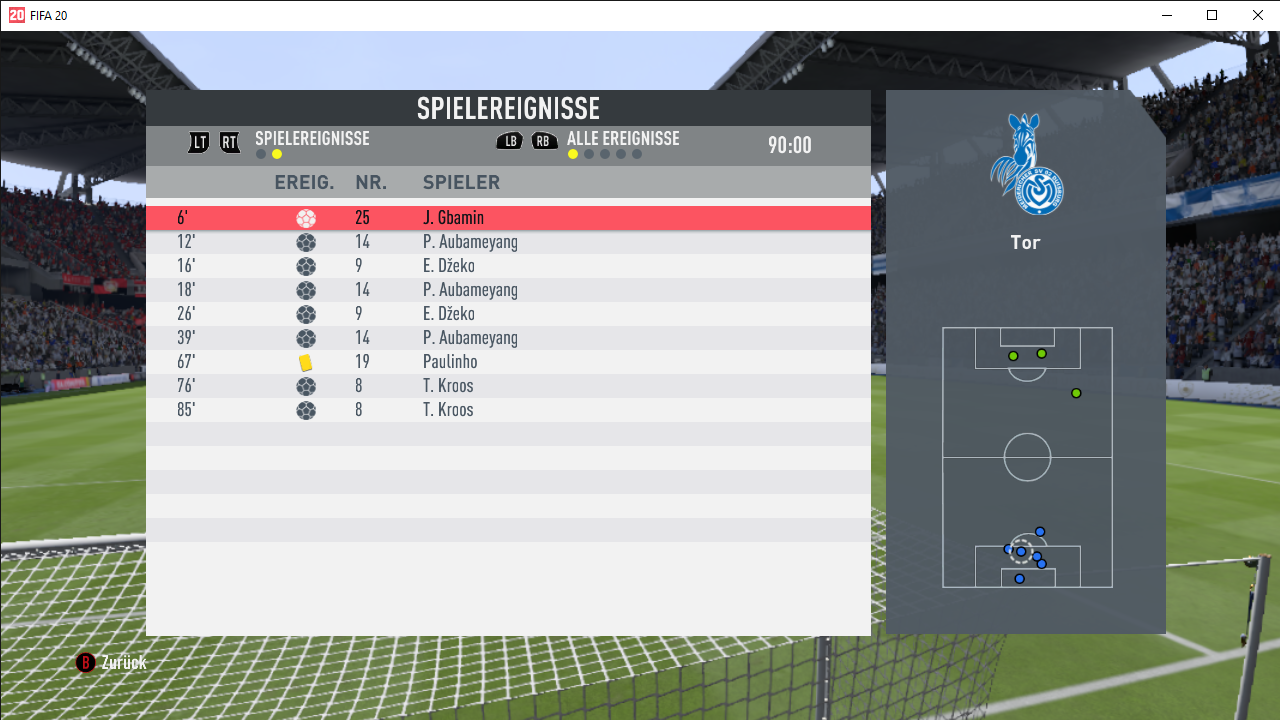This screenshot has height=720, width=1280.
Task: Select Paulinho's 67' yellow card row
Action: tap(508, 362)
